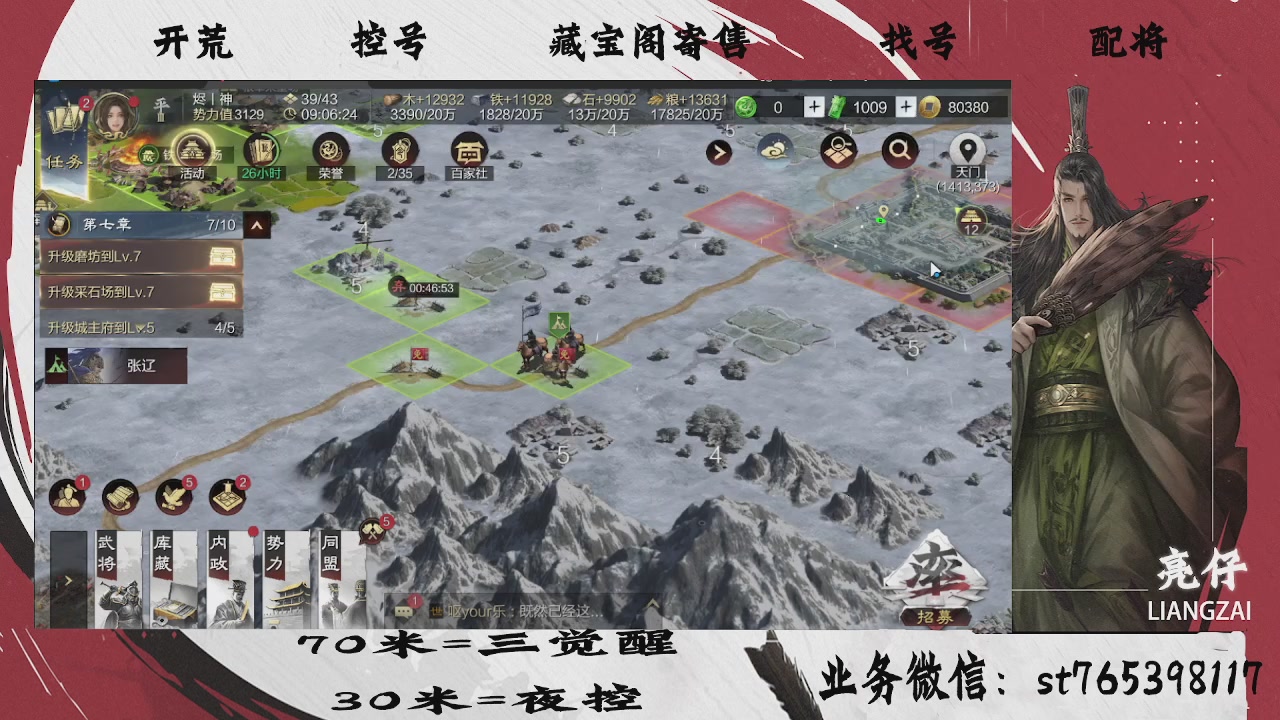Click the cloud weather icon near minimap
The image size is (1280, 720).
coord(775,152)
